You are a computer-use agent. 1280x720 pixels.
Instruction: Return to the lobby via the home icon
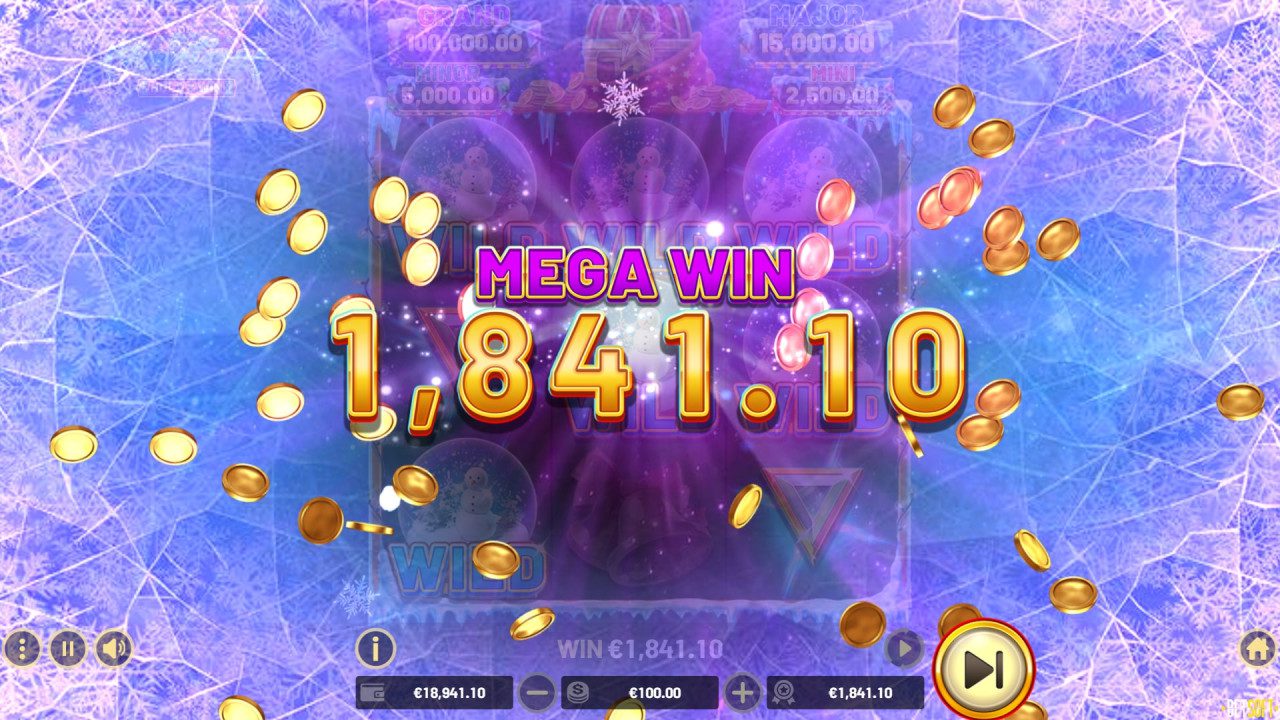pyautogui.click(x=1258, y=648)
